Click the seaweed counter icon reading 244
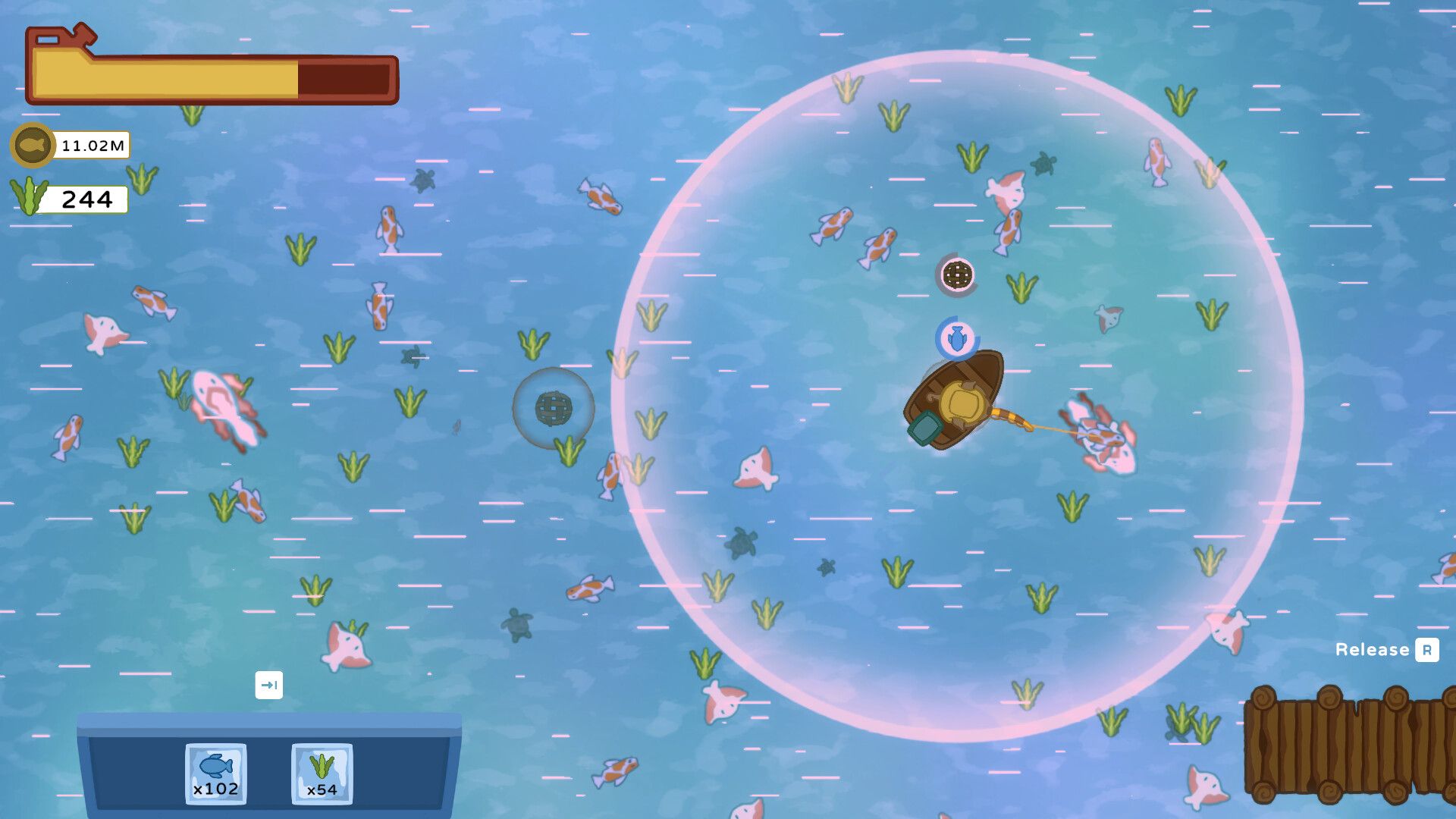The width and height of the screenshot is (1456, 819). pos(29,196)
